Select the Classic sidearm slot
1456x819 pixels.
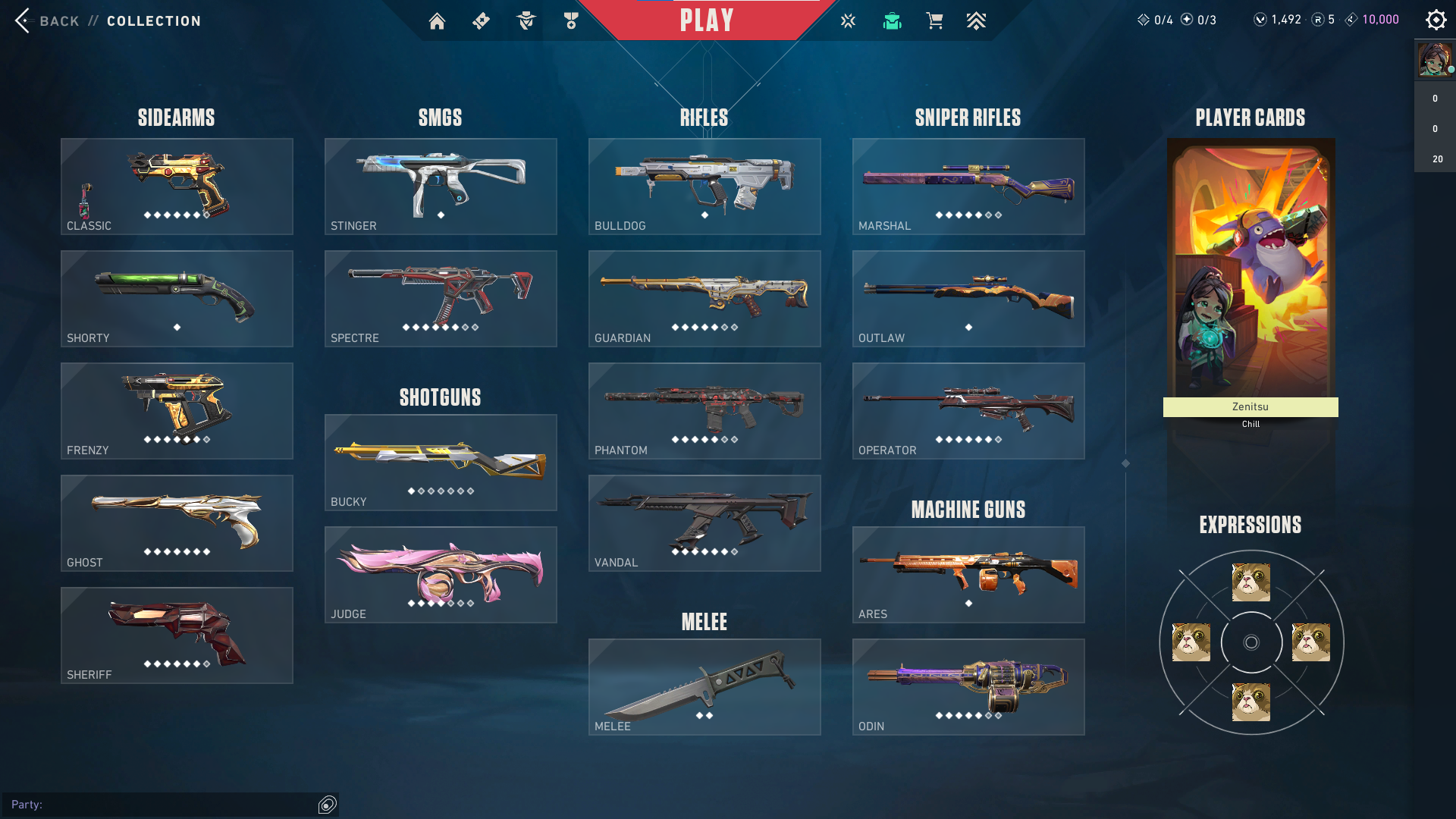(177, 187)
